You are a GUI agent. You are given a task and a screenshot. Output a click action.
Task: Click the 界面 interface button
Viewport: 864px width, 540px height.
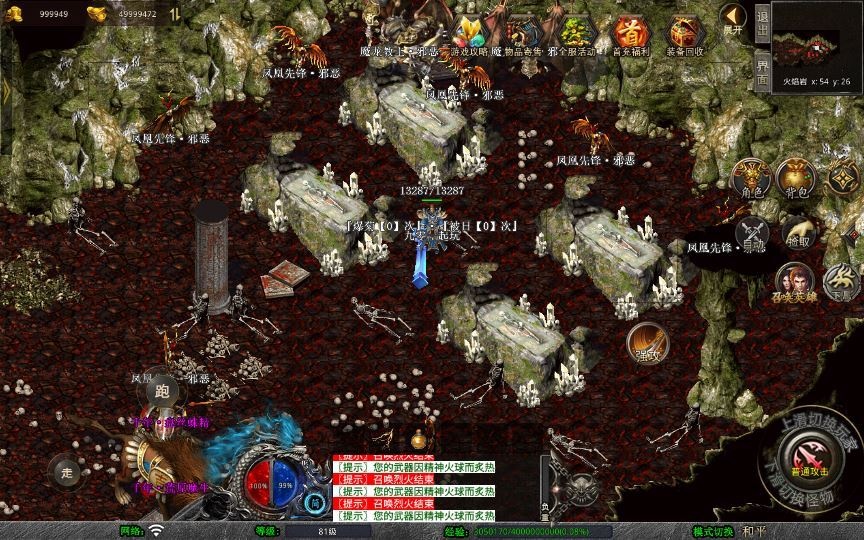[x=762, y=72]
